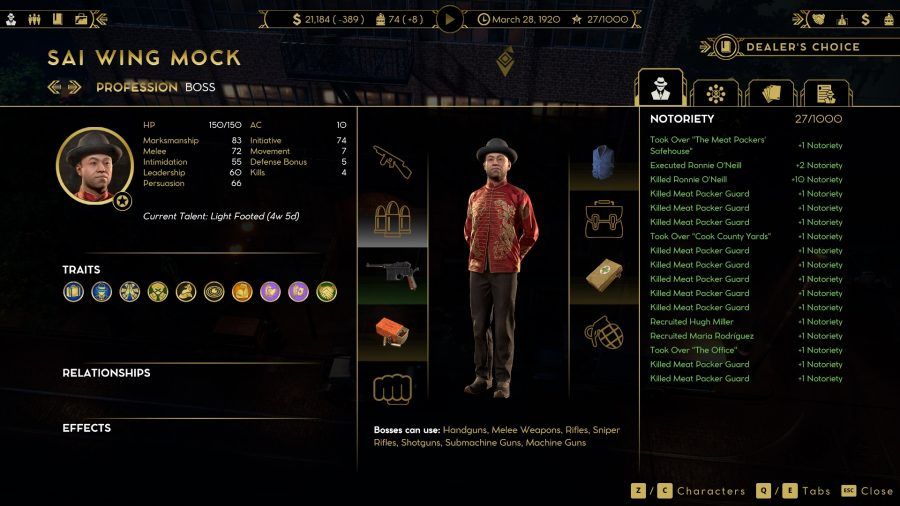Select the bullets ammunition slot
900x506 pixels.
click(x=392, y=219)
